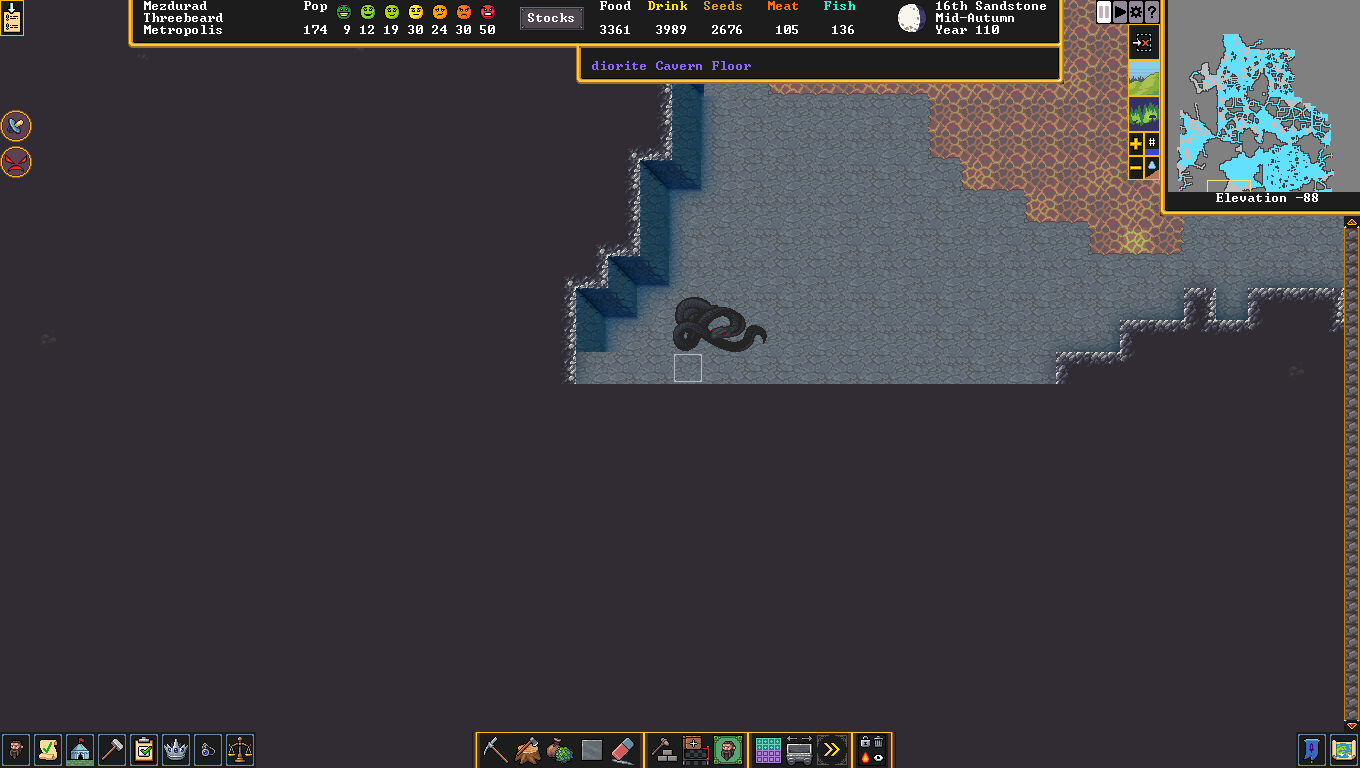
Task: Open the squads blue banner menu
Action: click(1312, 749)
